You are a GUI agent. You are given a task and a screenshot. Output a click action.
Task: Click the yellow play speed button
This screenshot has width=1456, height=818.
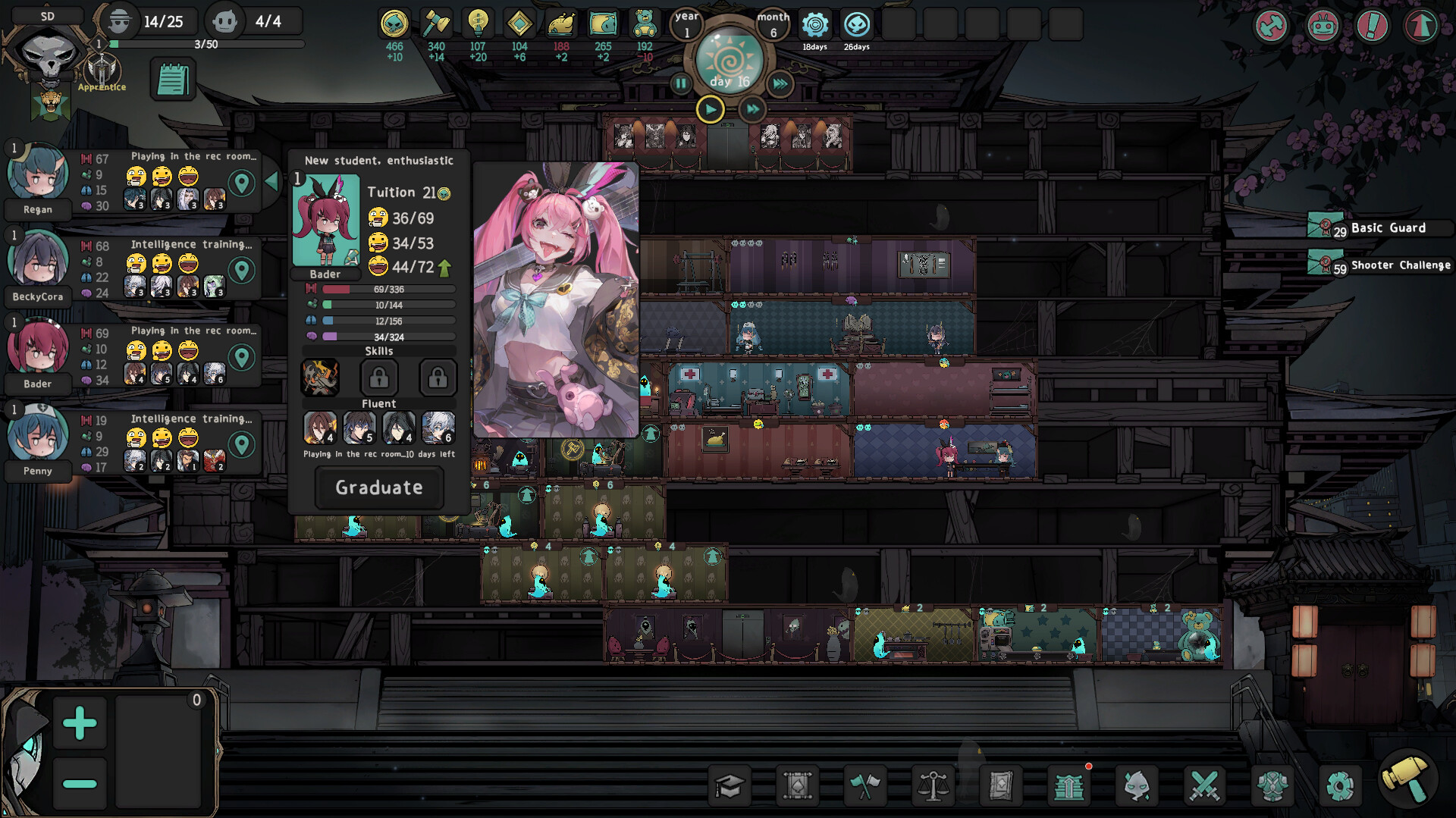tap(711, 109)
